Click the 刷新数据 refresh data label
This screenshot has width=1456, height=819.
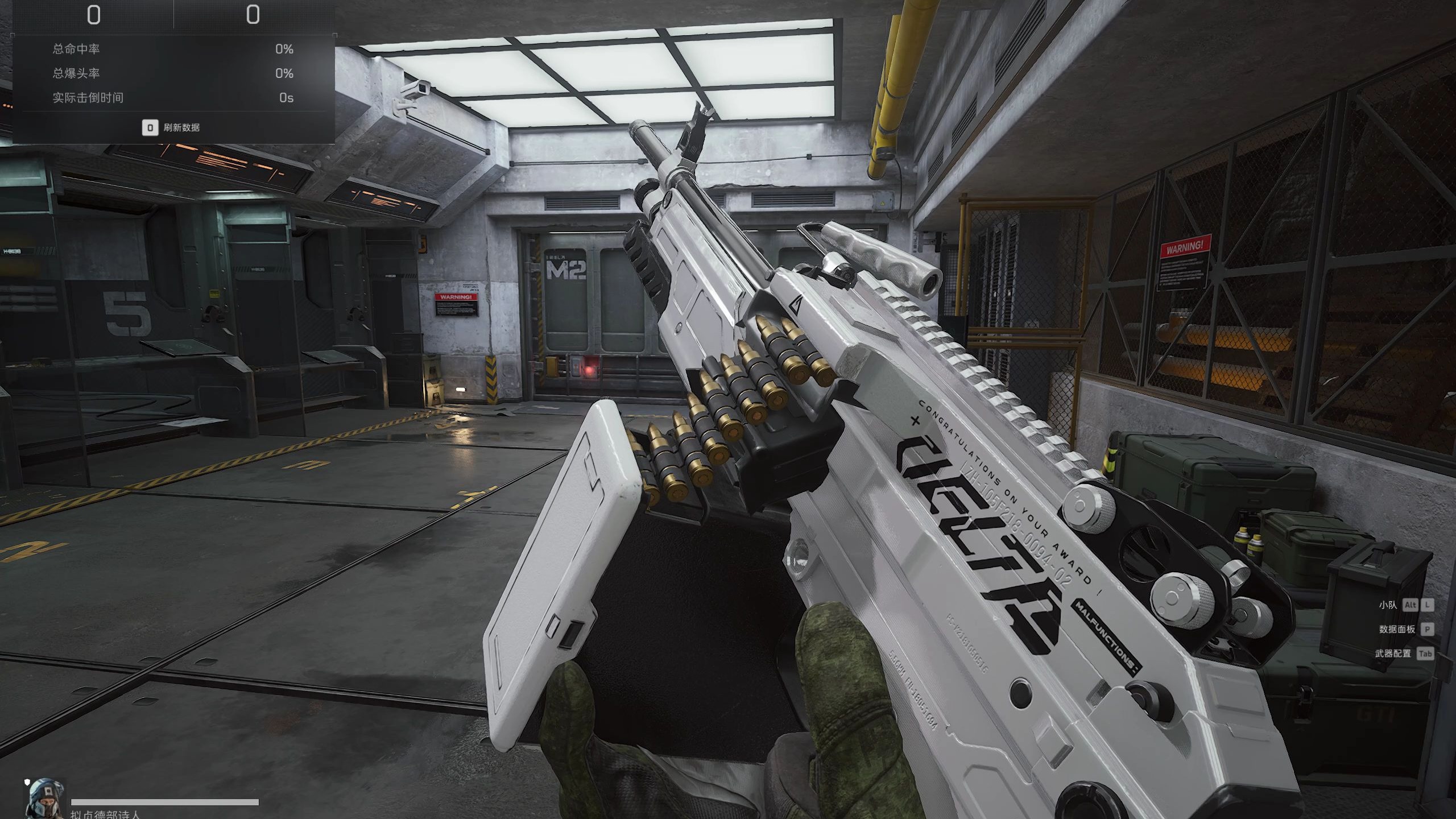pos(181,127)
